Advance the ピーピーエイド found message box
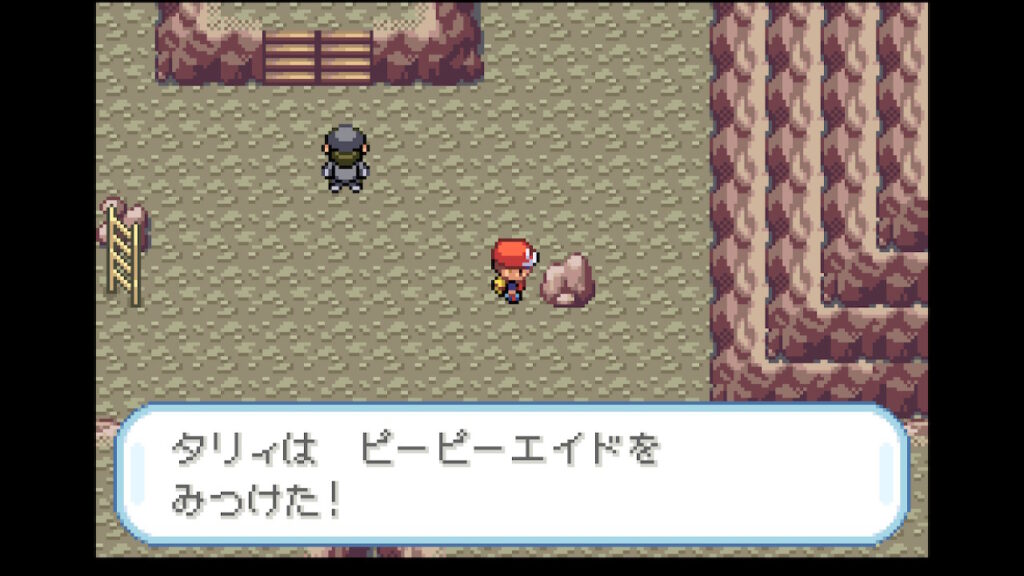1024x576 pixels. pos(511,474)
